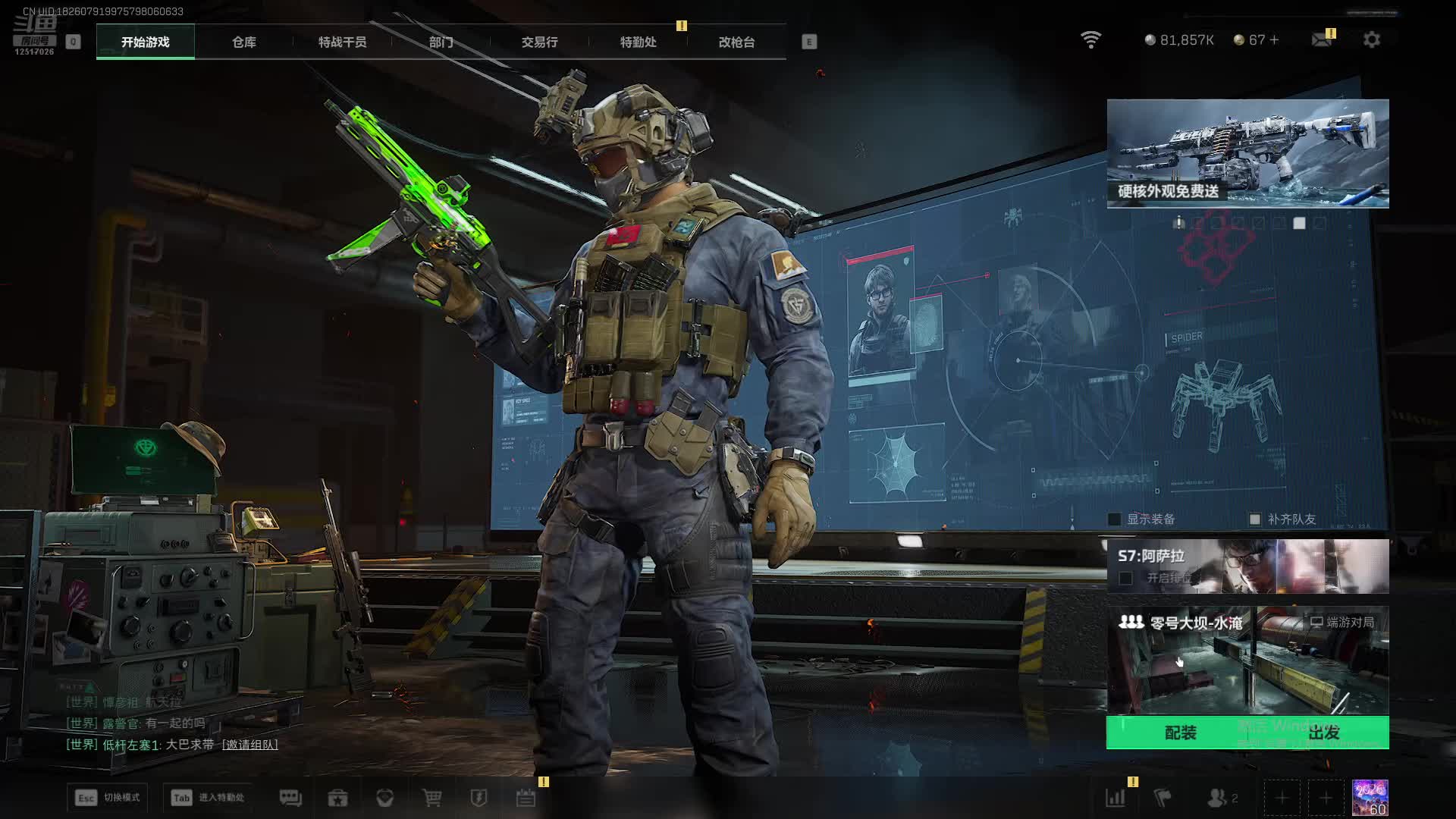Click the 邀请组队 link in chat
1456x819 pixels.
[249, 745]
